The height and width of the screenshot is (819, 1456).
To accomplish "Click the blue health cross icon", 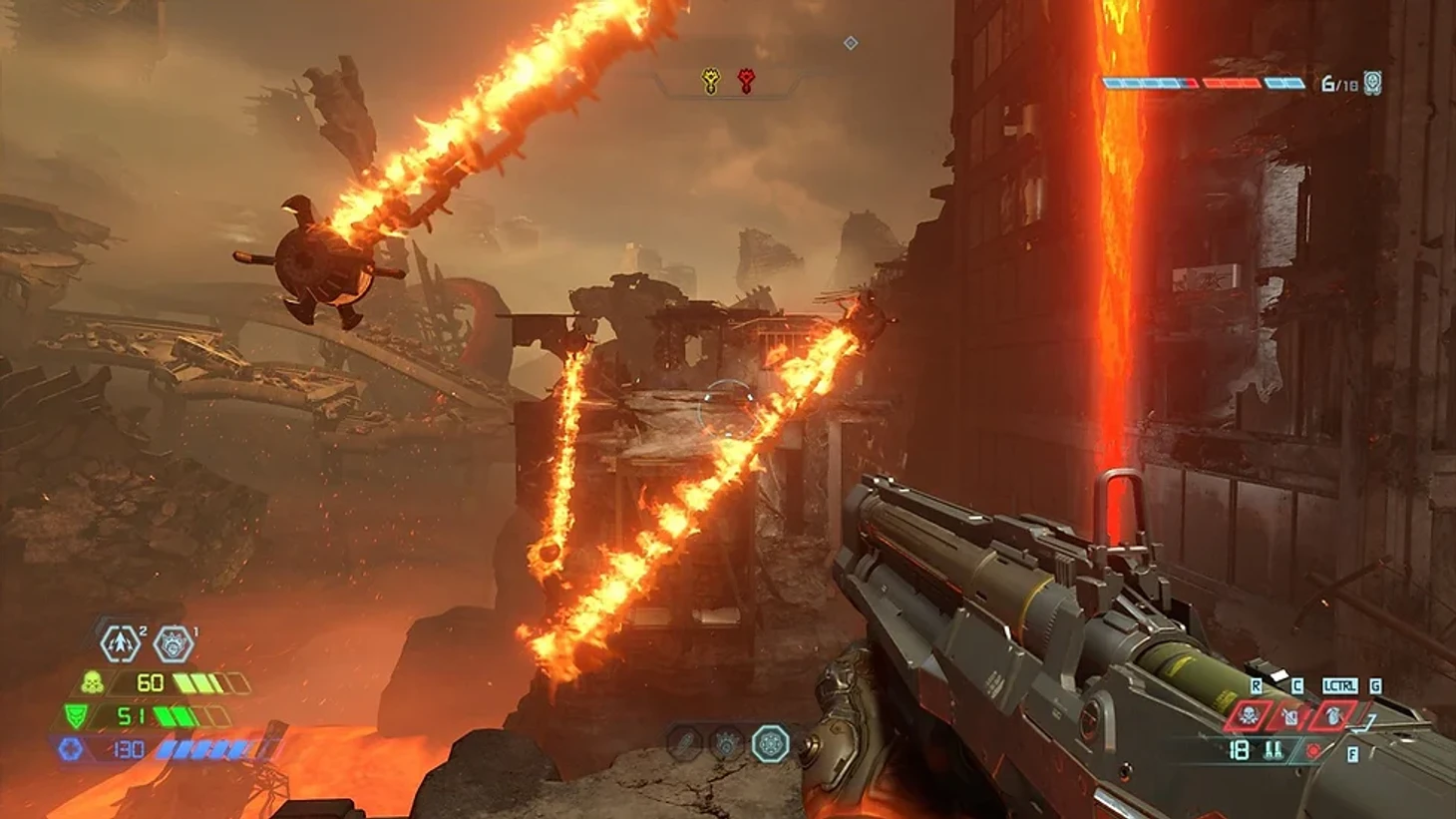I will pyautogui.click(x=70, y=749).
